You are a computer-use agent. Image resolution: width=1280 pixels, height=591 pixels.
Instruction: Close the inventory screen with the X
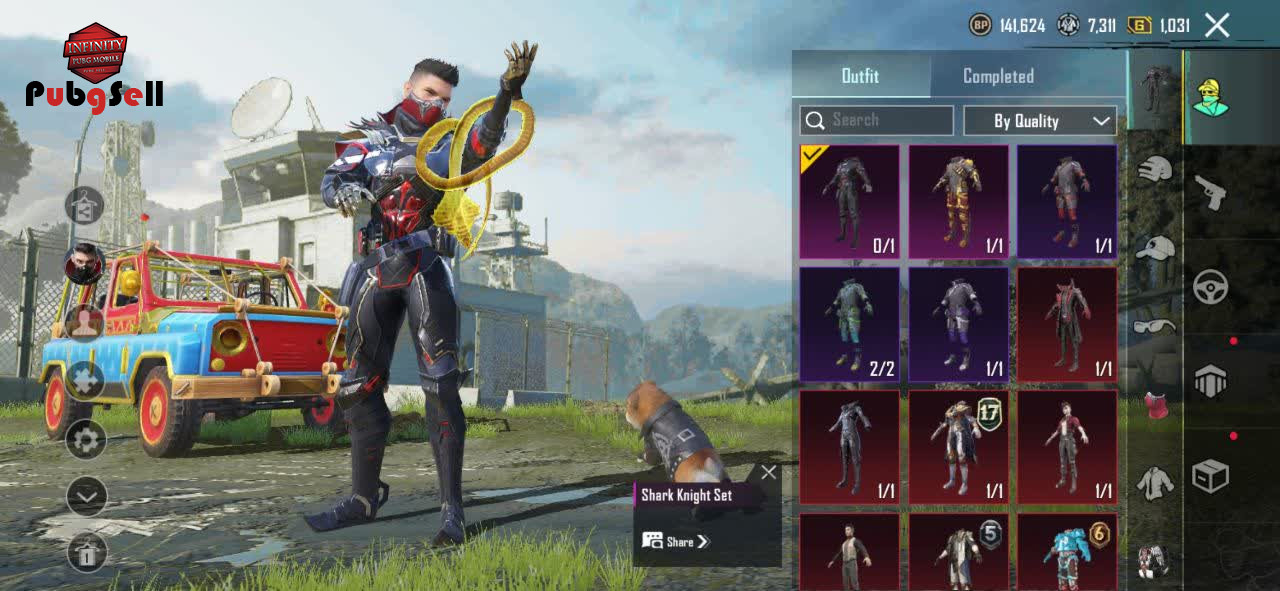point(1217,25)
